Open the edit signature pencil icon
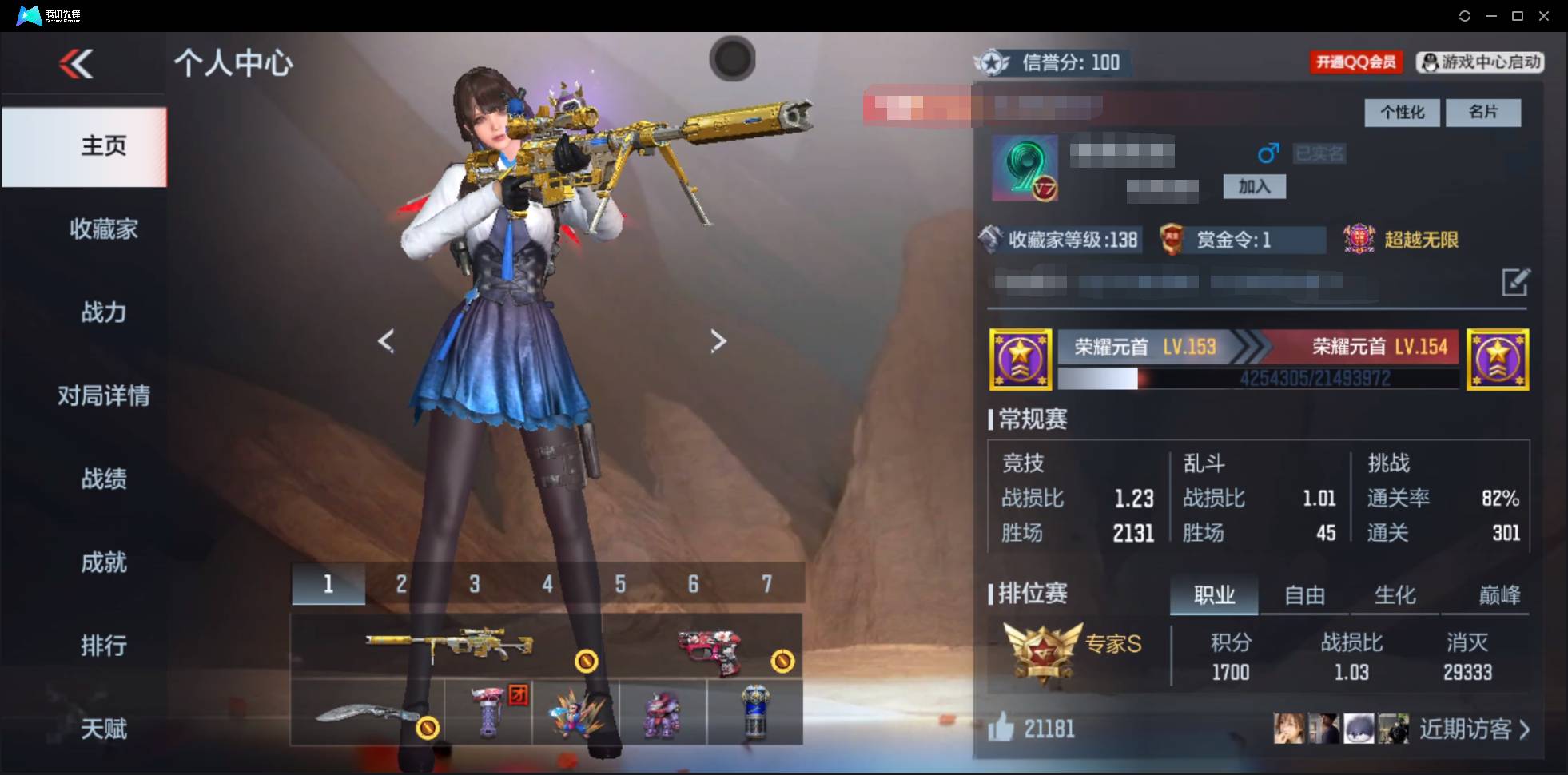Viewport: 1568px width, 775px height. [1516, 282]
